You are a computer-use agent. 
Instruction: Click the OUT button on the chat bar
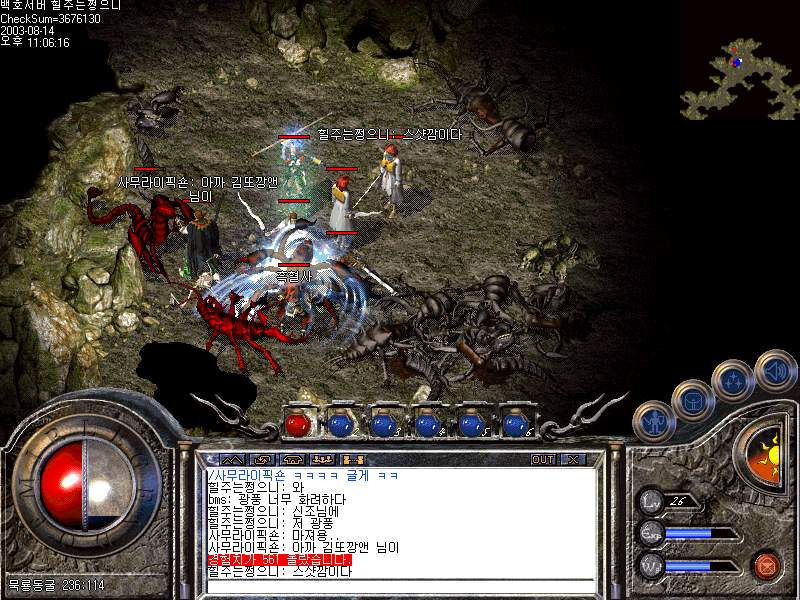coord(543,459)
